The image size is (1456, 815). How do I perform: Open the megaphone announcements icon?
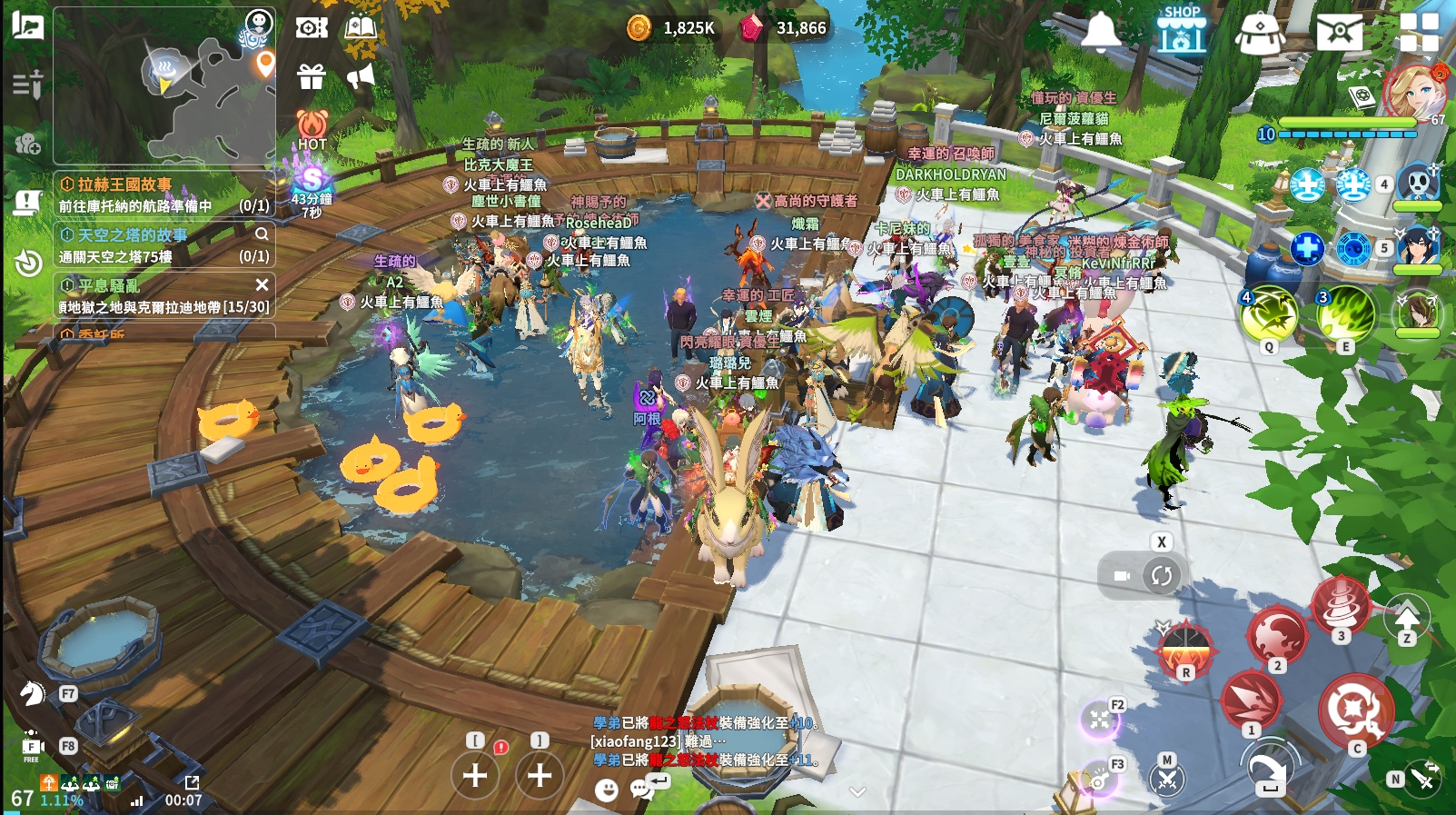[x=361, y=76]
